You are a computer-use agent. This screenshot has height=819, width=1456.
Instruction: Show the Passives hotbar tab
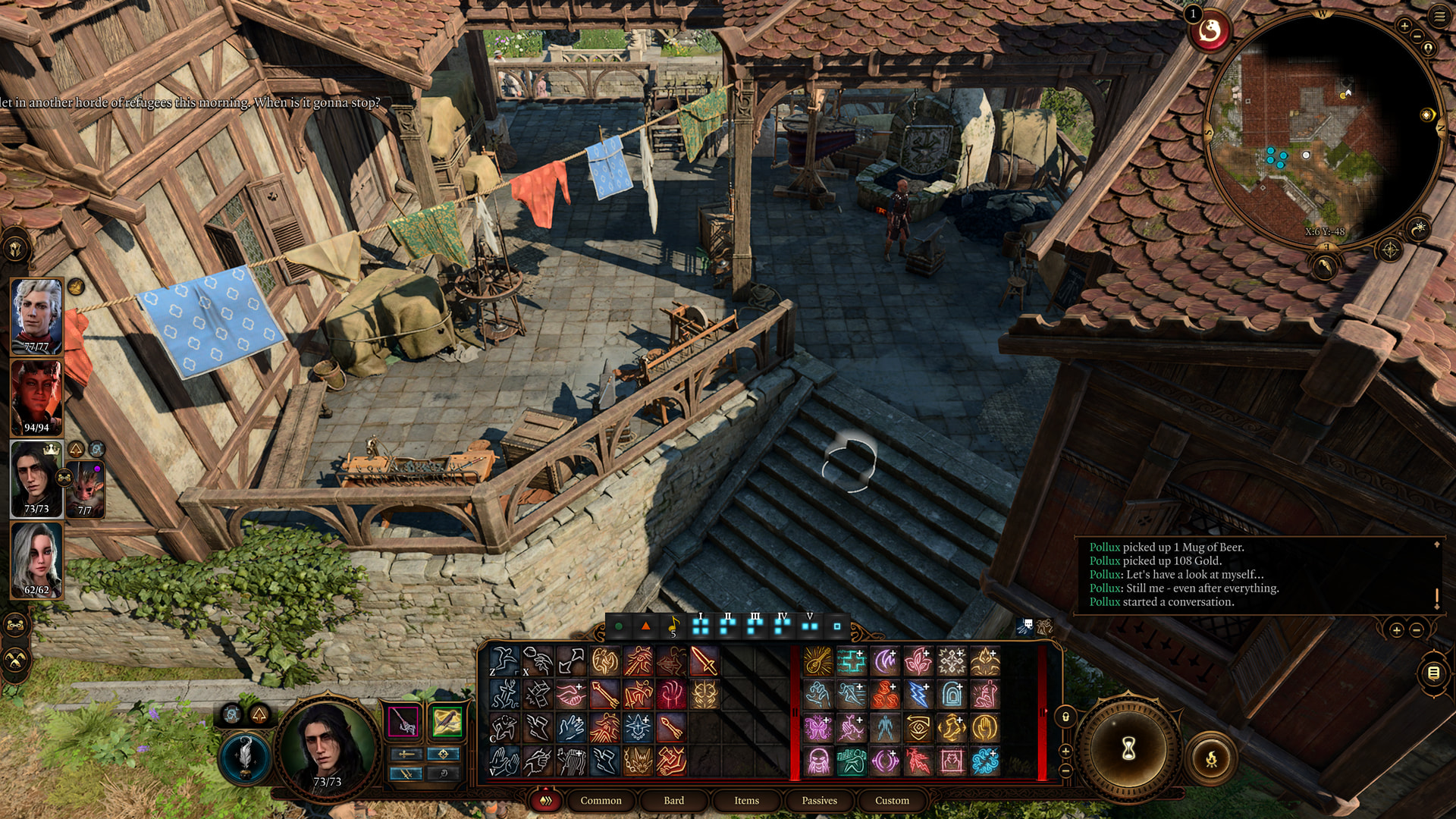click(x=819, y=801)
